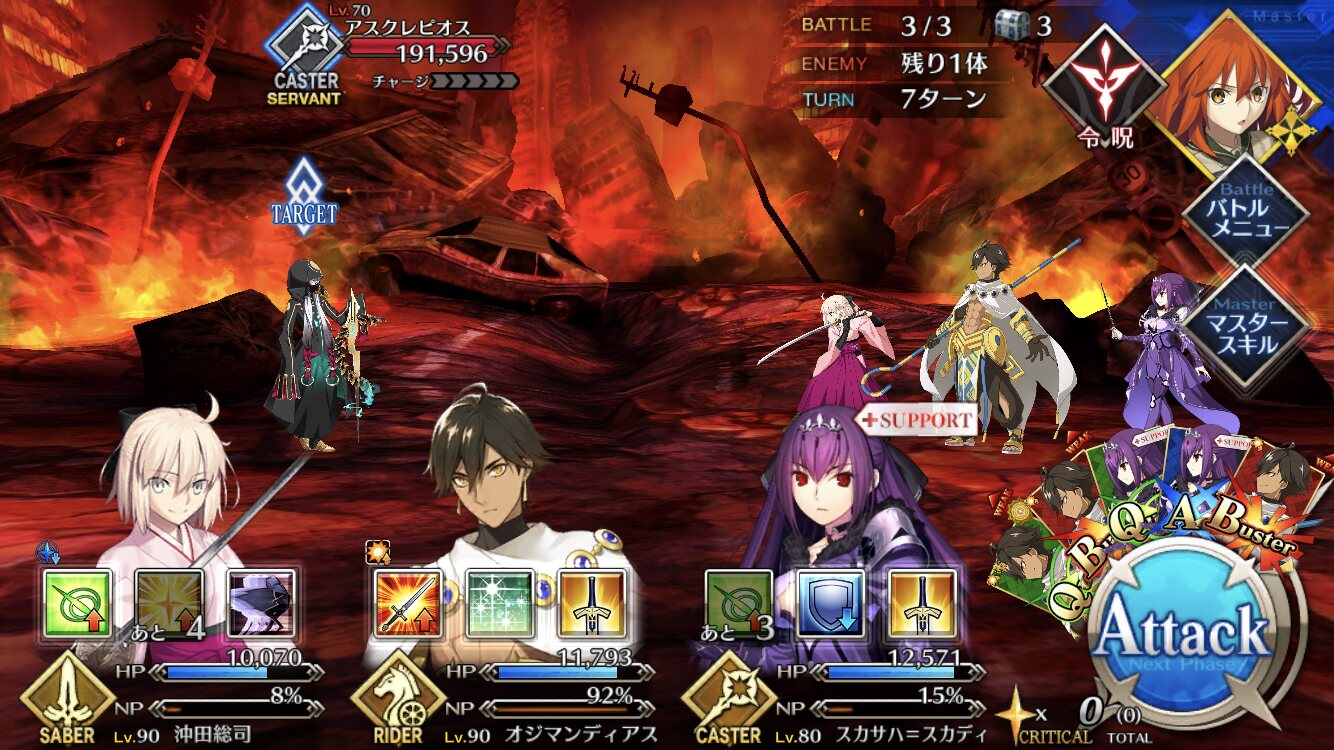Activate Okita's green target-arrow skill
The image size is (1334, 750).
pos(77,604)
